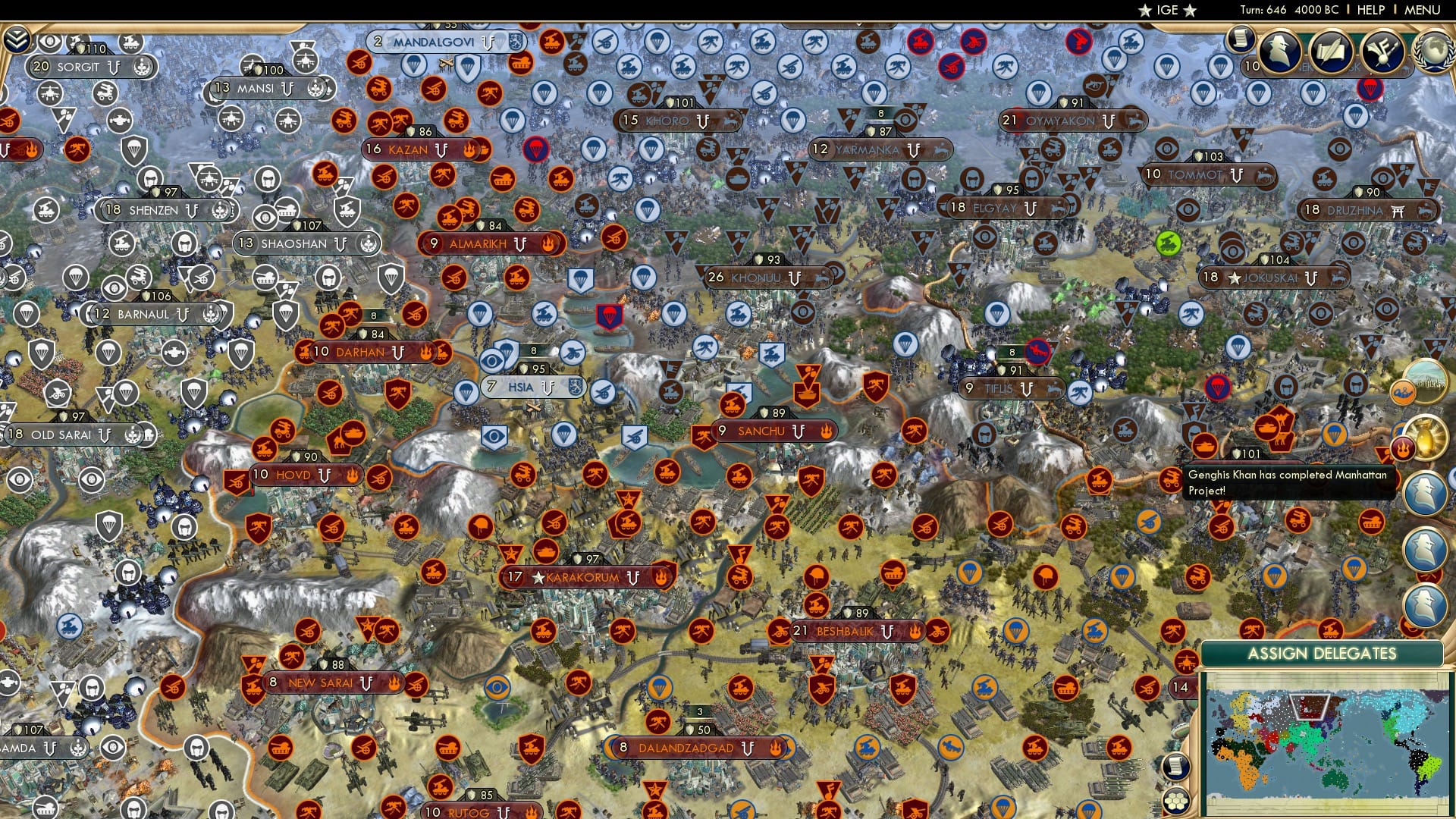This screenshot has height=819, width=1456.
Task: Click the orange declaration of friendship notification icon
Action: tap(1404, 392)
